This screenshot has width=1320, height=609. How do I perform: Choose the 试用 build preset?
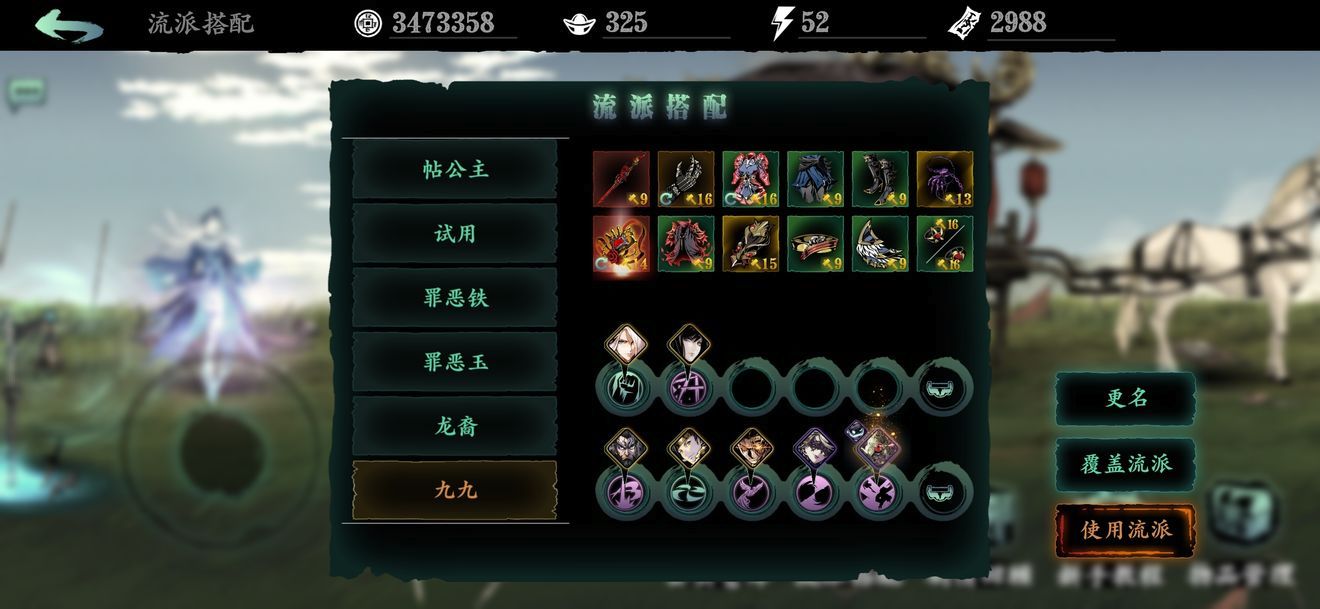pos(455,234)
